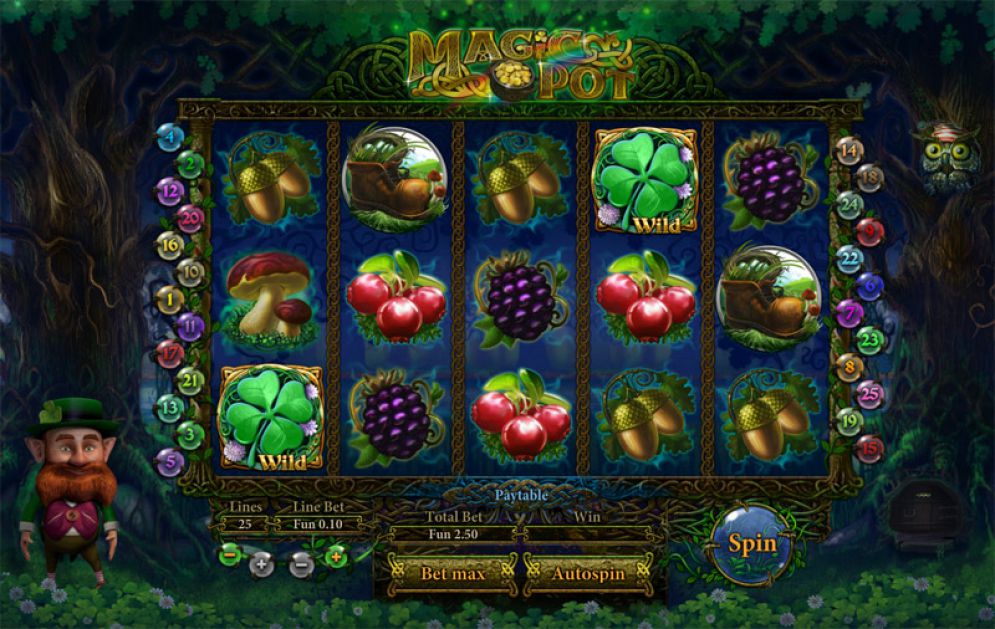Raise the Line Bet amount
The width and height of the screenshot is (995, 629).
[336, 555]
